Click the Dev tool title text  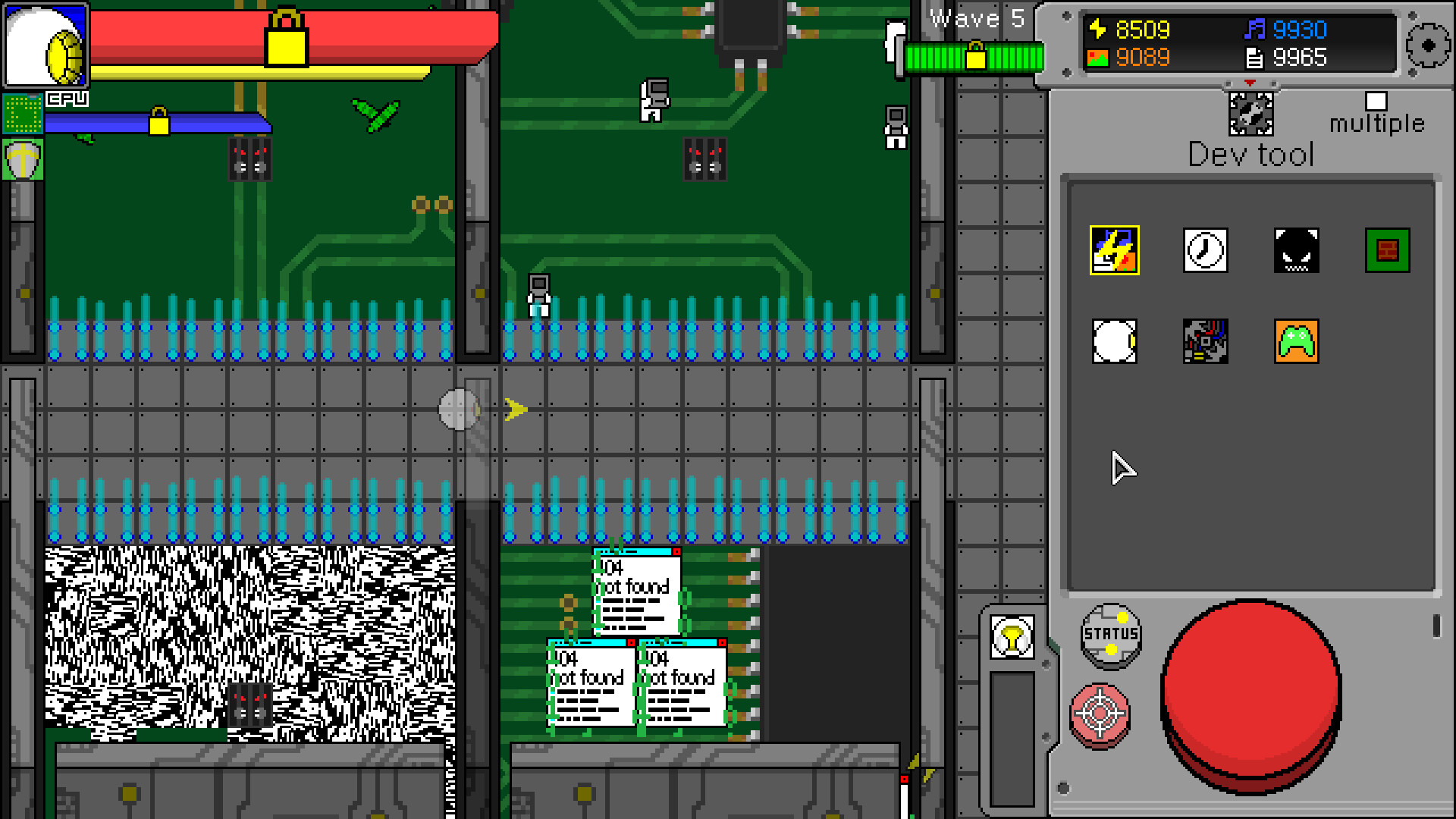point(1250,155)
